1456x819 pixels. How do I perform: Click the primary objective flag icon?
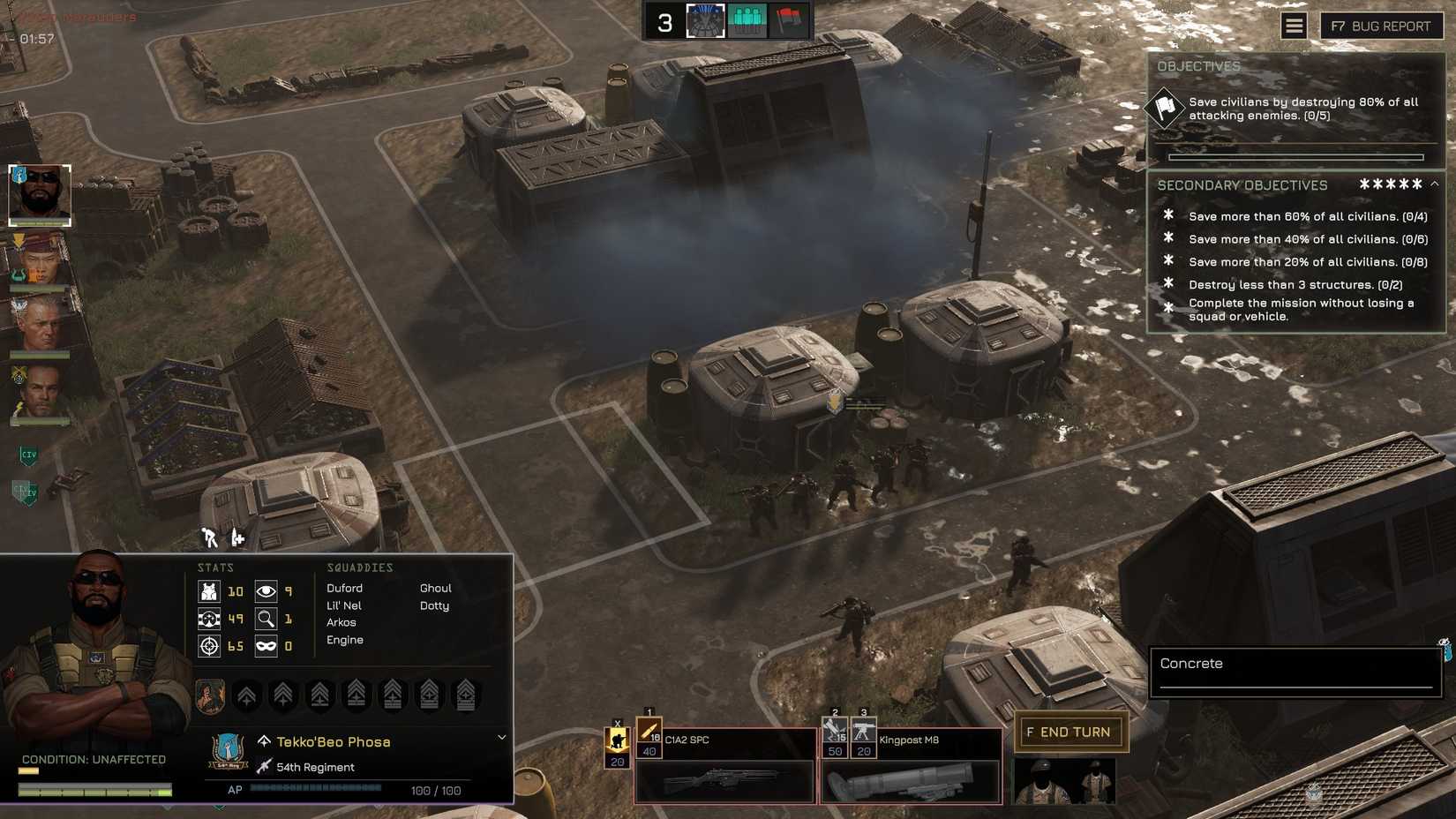tap(1164, 109)
